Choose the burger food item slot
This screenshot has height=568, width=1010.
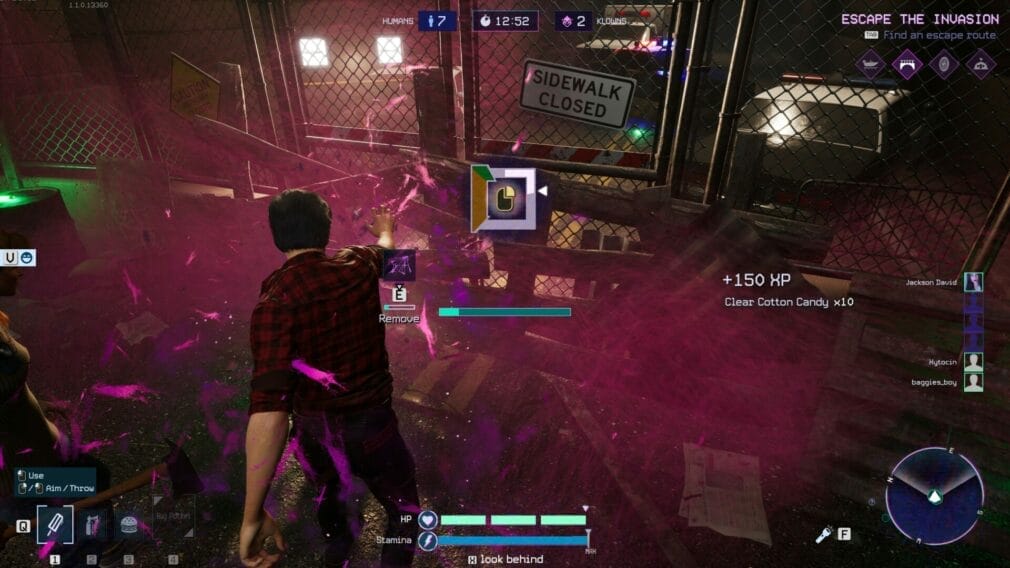[x=128, y=525]
